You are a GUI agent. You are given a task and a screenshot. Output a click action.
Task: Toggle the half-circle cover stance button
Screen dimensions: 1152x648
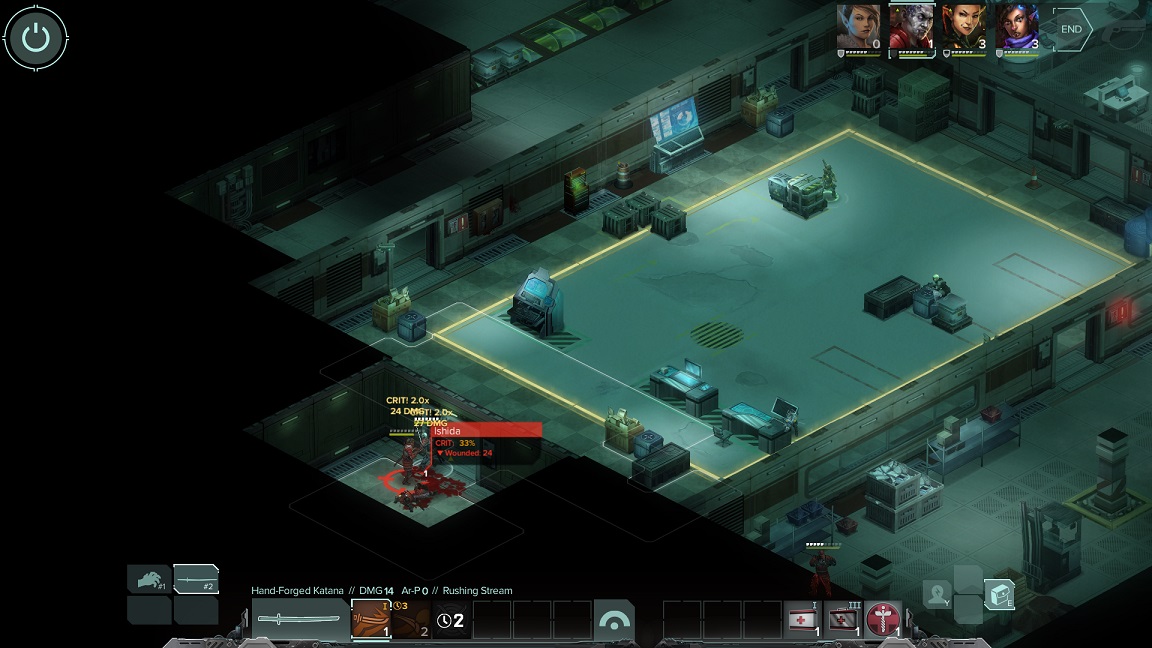click(613, 620)
